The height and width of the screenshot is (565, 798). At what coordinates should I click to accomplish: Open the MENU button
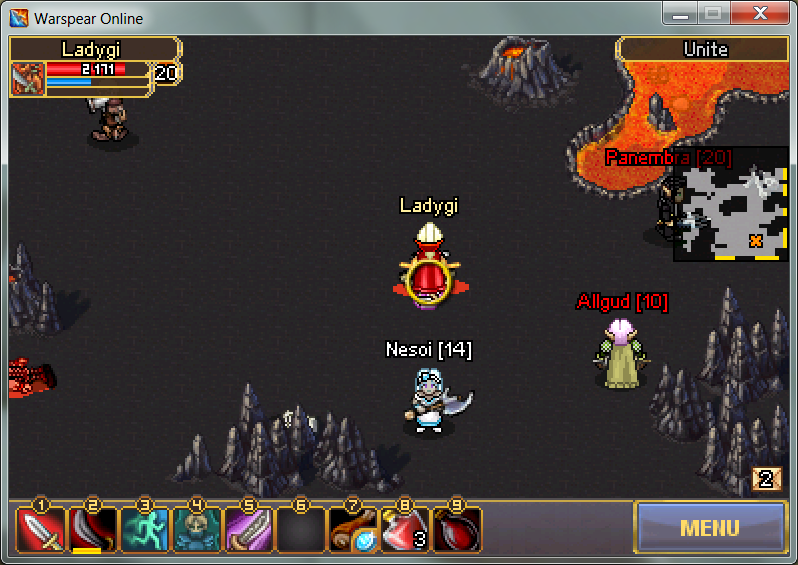710,527
